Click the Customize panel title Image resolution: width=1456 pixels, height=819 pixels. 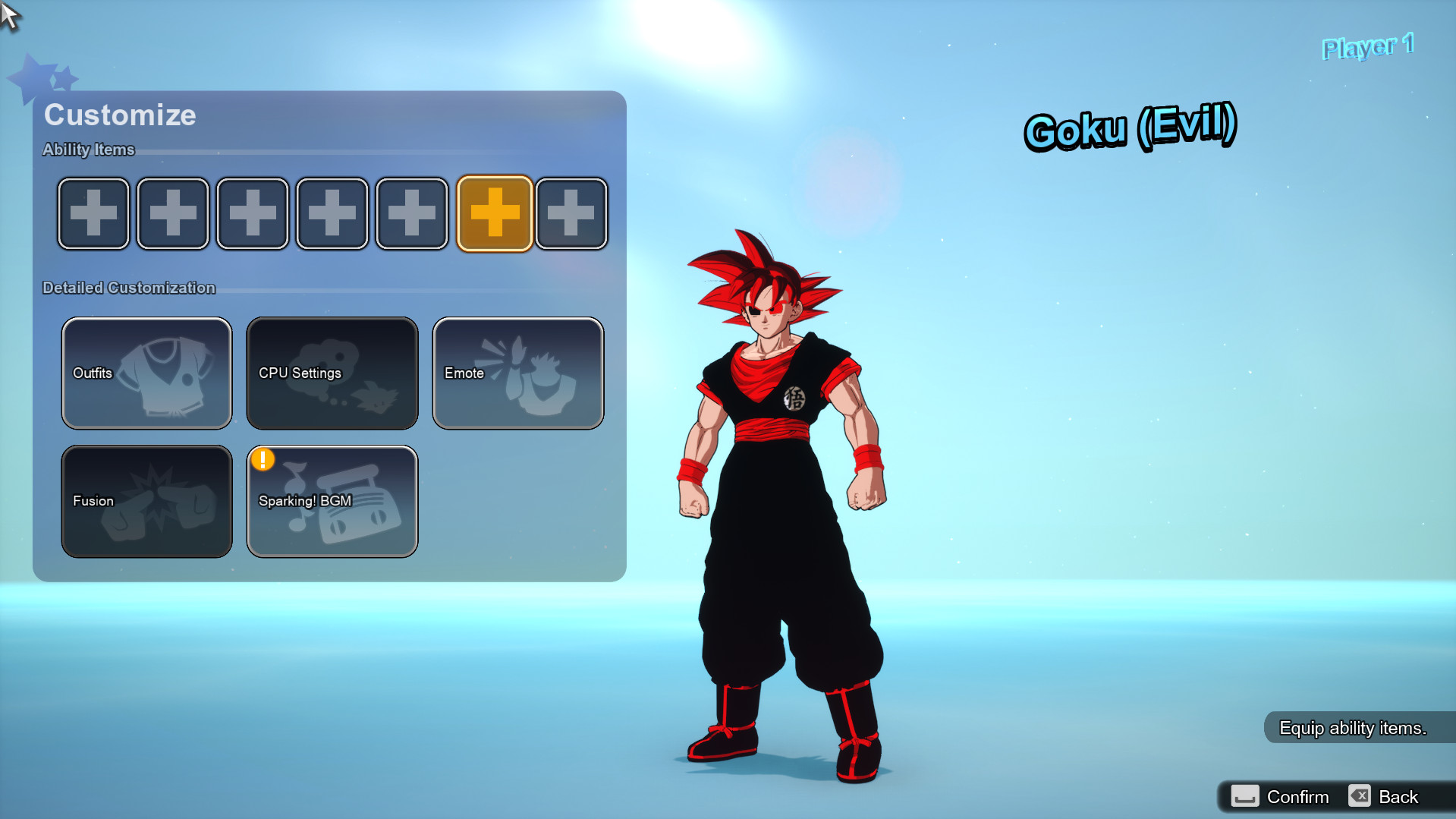(120, 115)
